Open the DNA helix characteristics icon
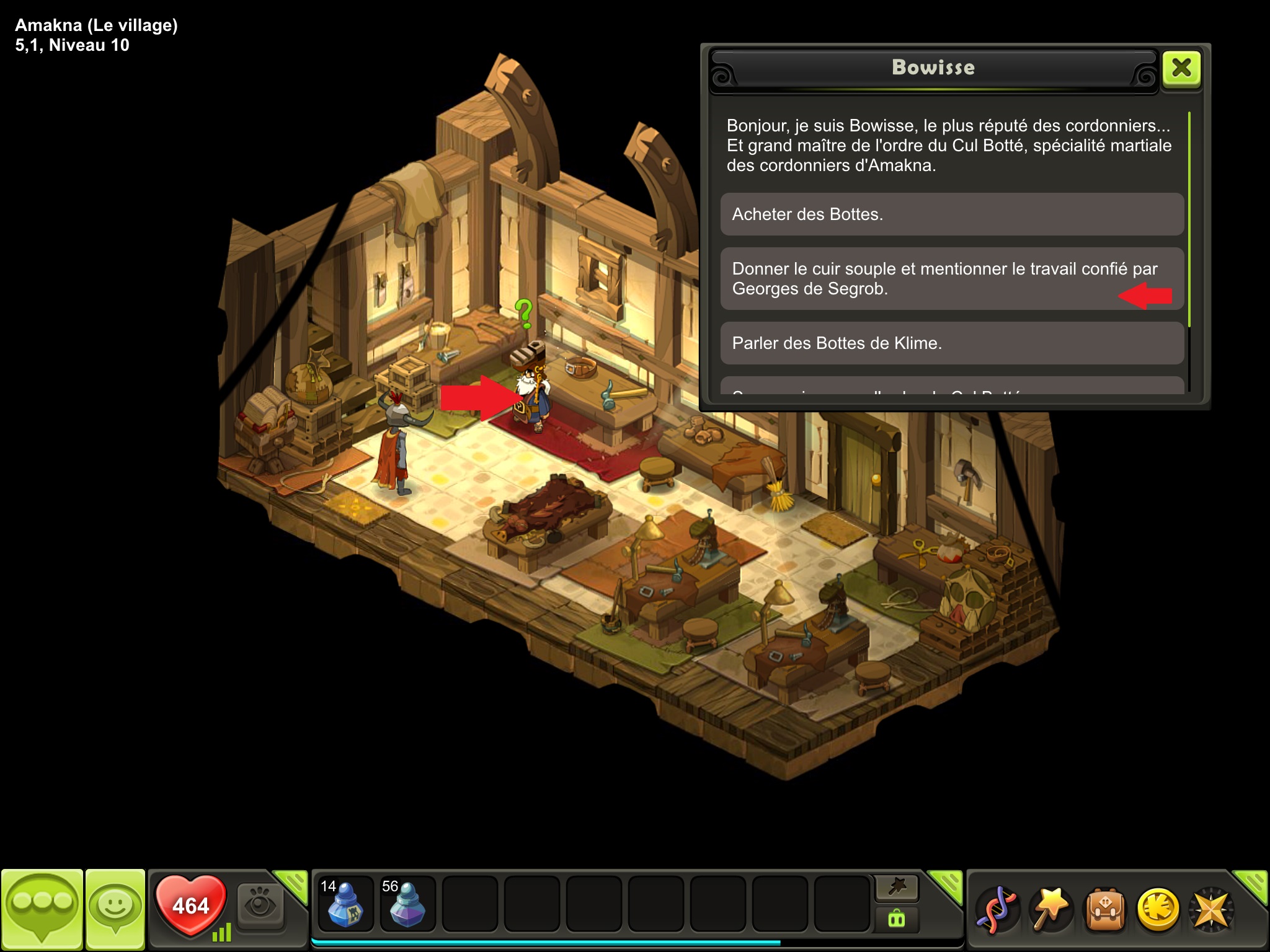This screenshot has height=952, width=1270. [996, 910]
